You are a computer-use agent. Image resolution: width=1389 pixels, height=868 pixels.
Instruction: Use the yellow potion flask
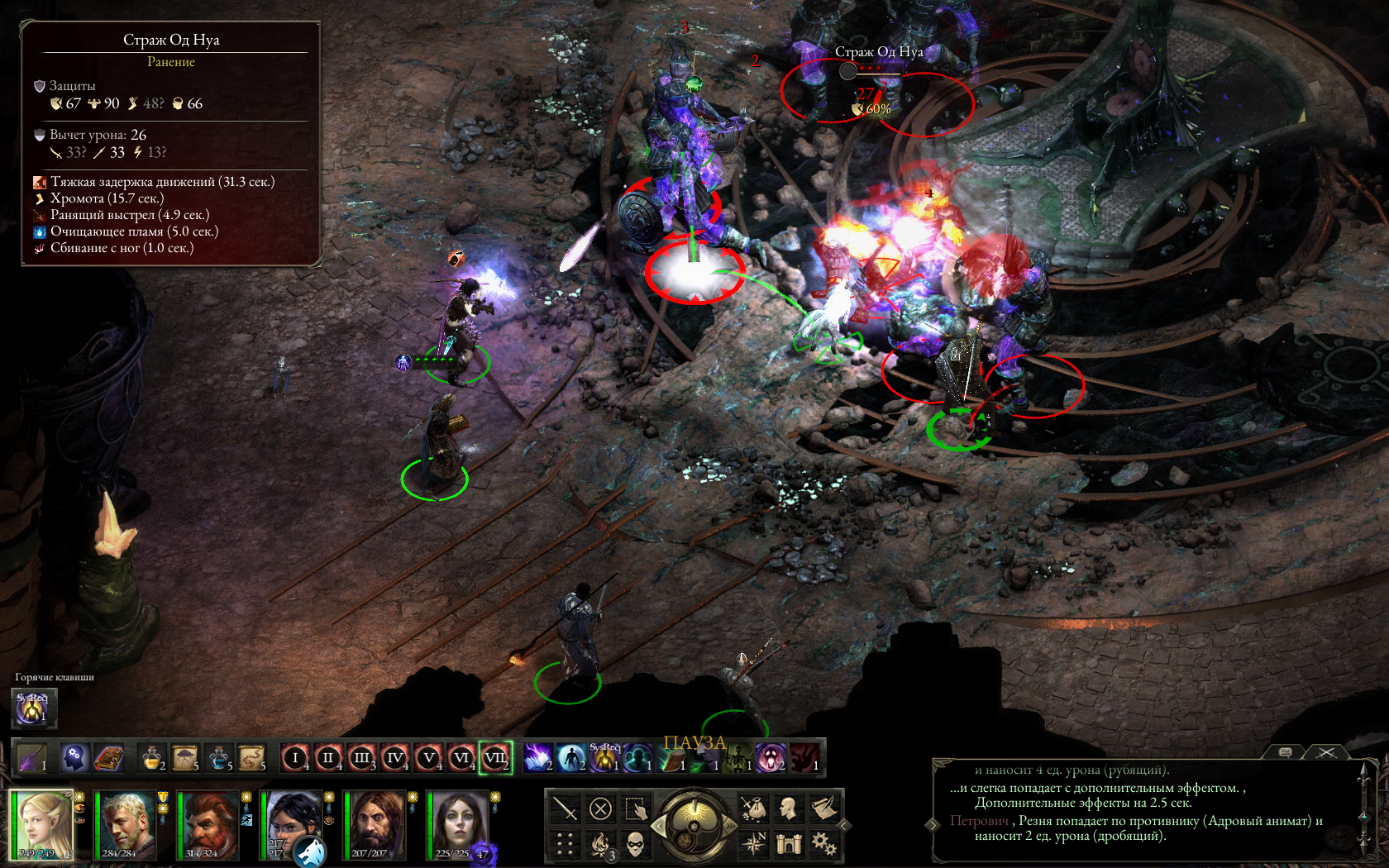pos(151,757)
